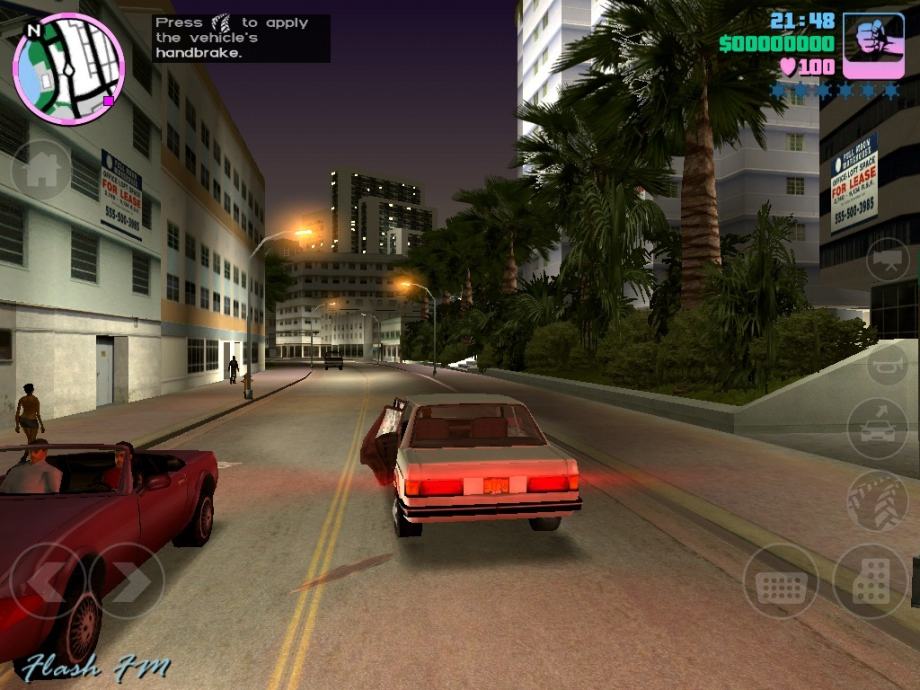Switch the camera view
920x690 pixels.
[887, 260]
